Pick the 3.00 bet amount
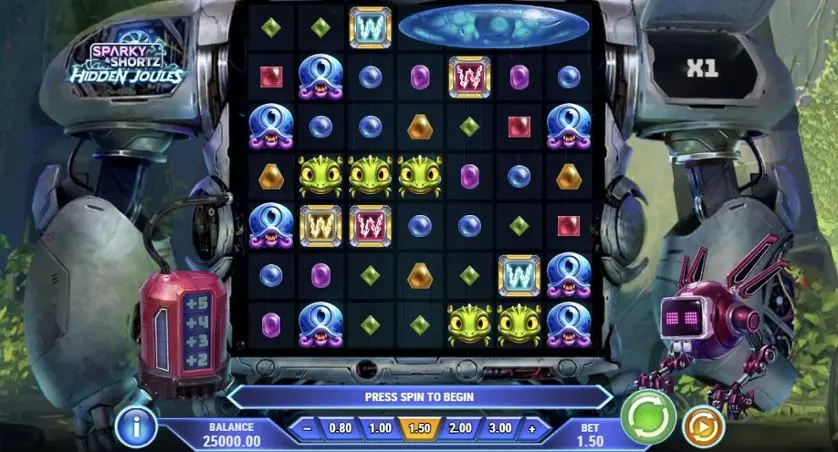Viewport: 838px width, 452px height. tap(499, 428)
